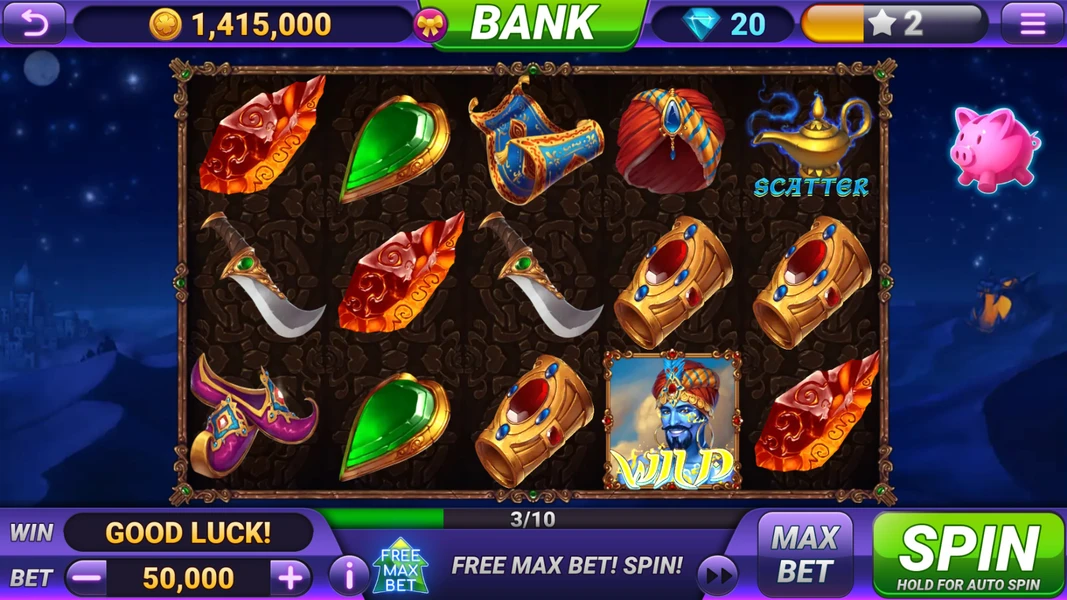
Task: Click the pink gift bow icon
Action: [x=430, y=25]
